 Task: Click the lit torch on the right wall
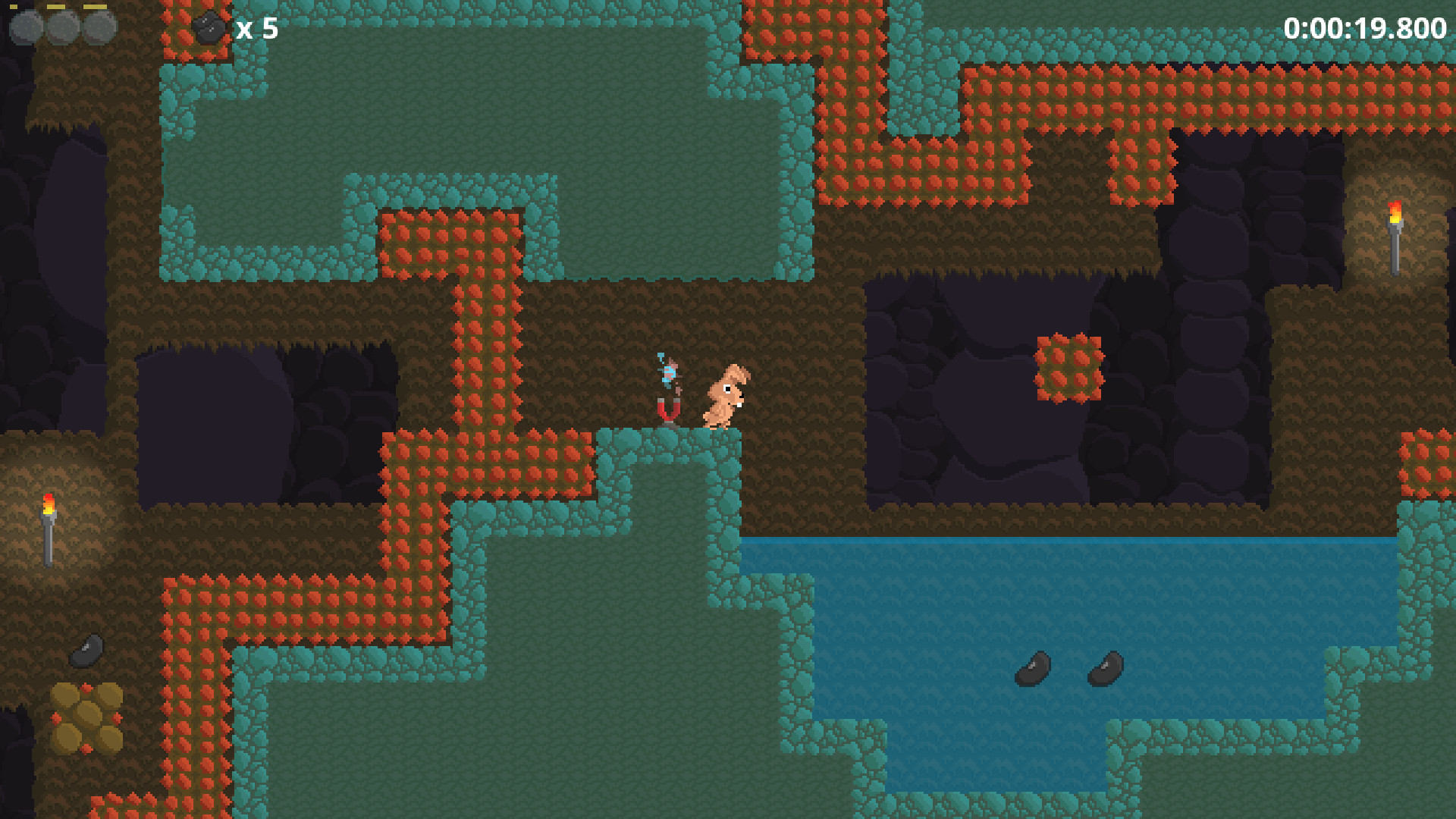tap(1395, 235)
